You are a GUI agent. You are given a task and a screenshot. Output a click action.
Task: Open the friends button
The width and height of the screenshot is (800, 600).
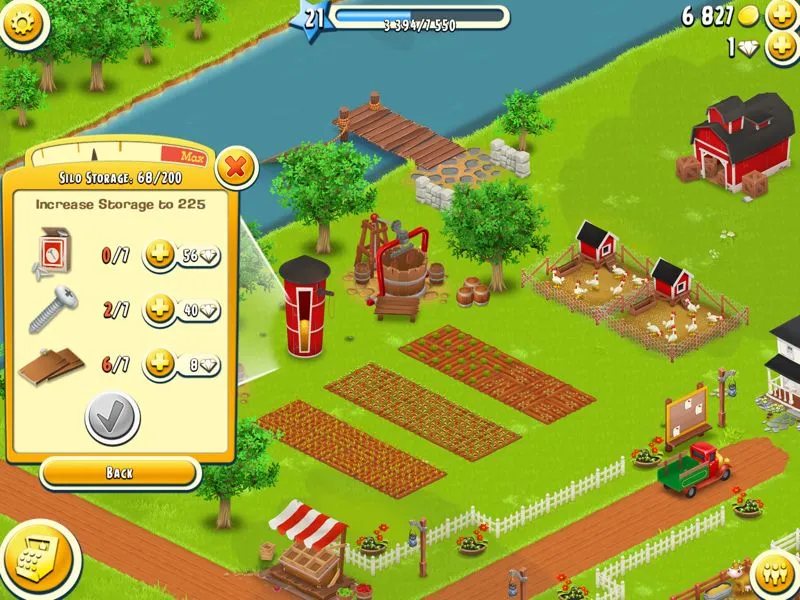(773, 573)
